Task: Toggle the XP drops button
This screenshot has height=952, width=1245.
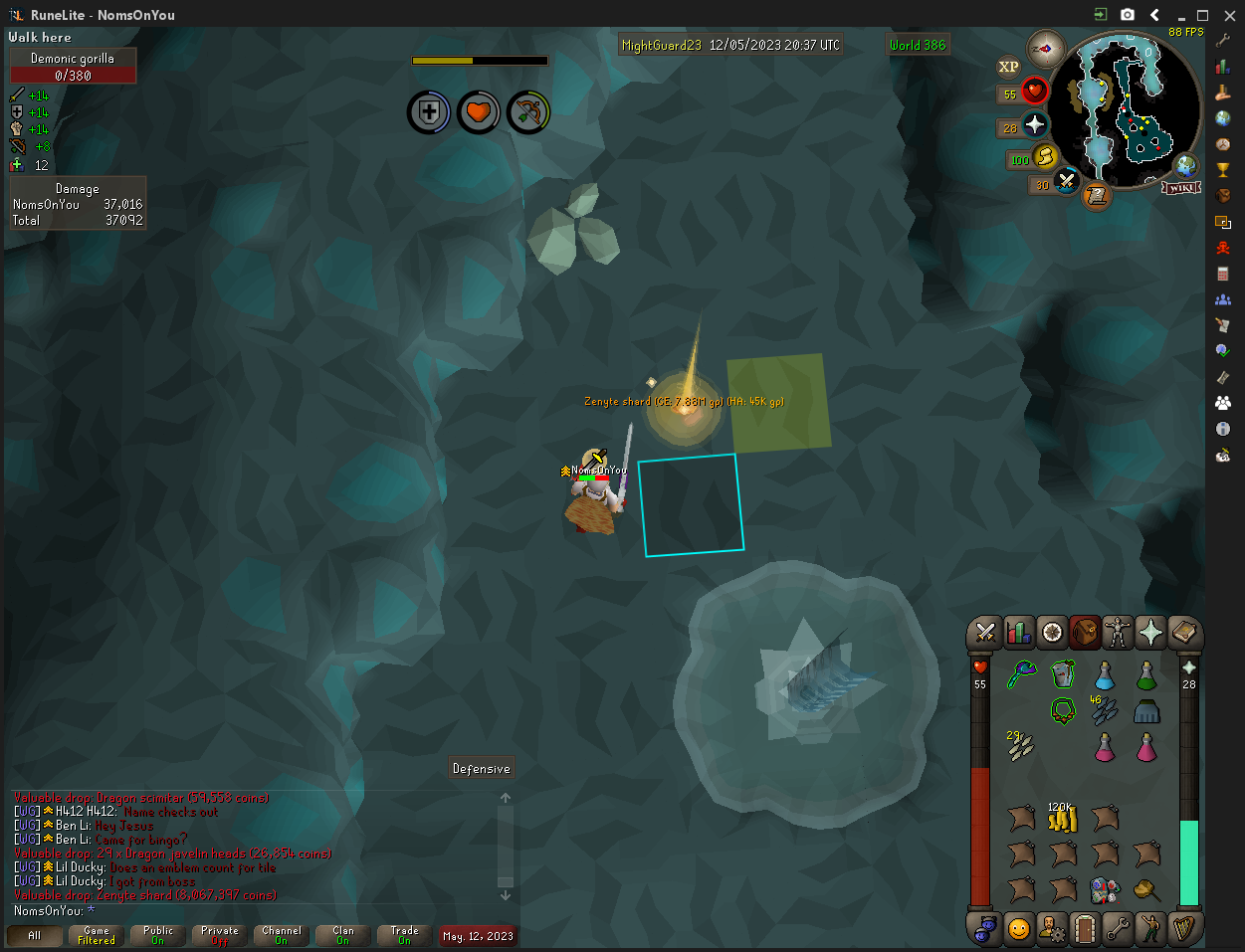Action: [1008, 67]
